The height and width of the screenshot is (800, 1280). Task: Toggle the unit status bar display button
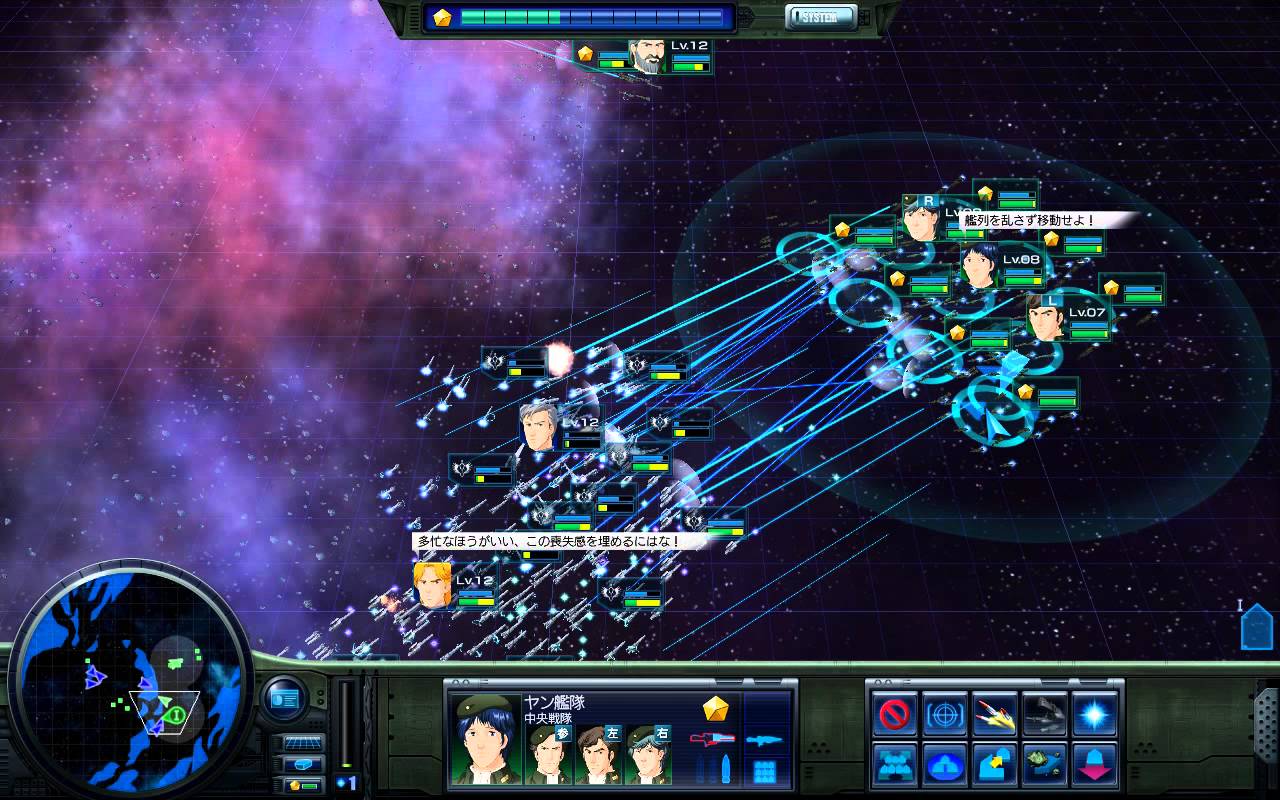303,785
